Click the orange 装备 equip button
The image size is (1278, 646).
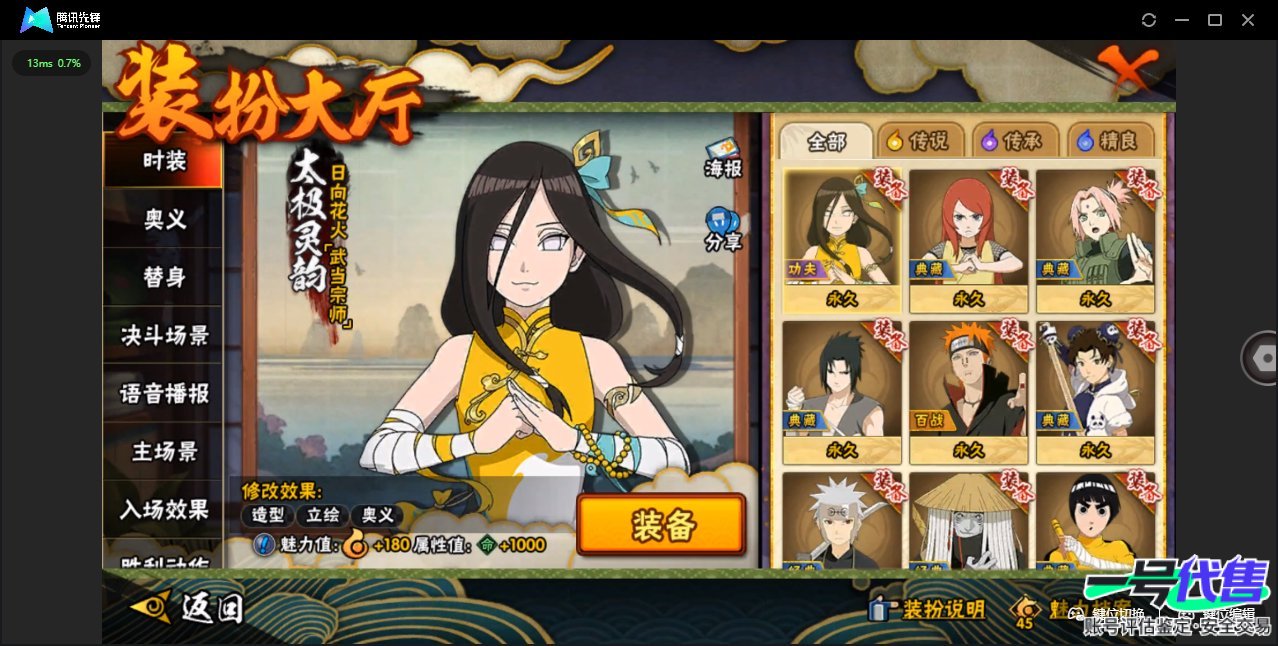click(661, 524)
